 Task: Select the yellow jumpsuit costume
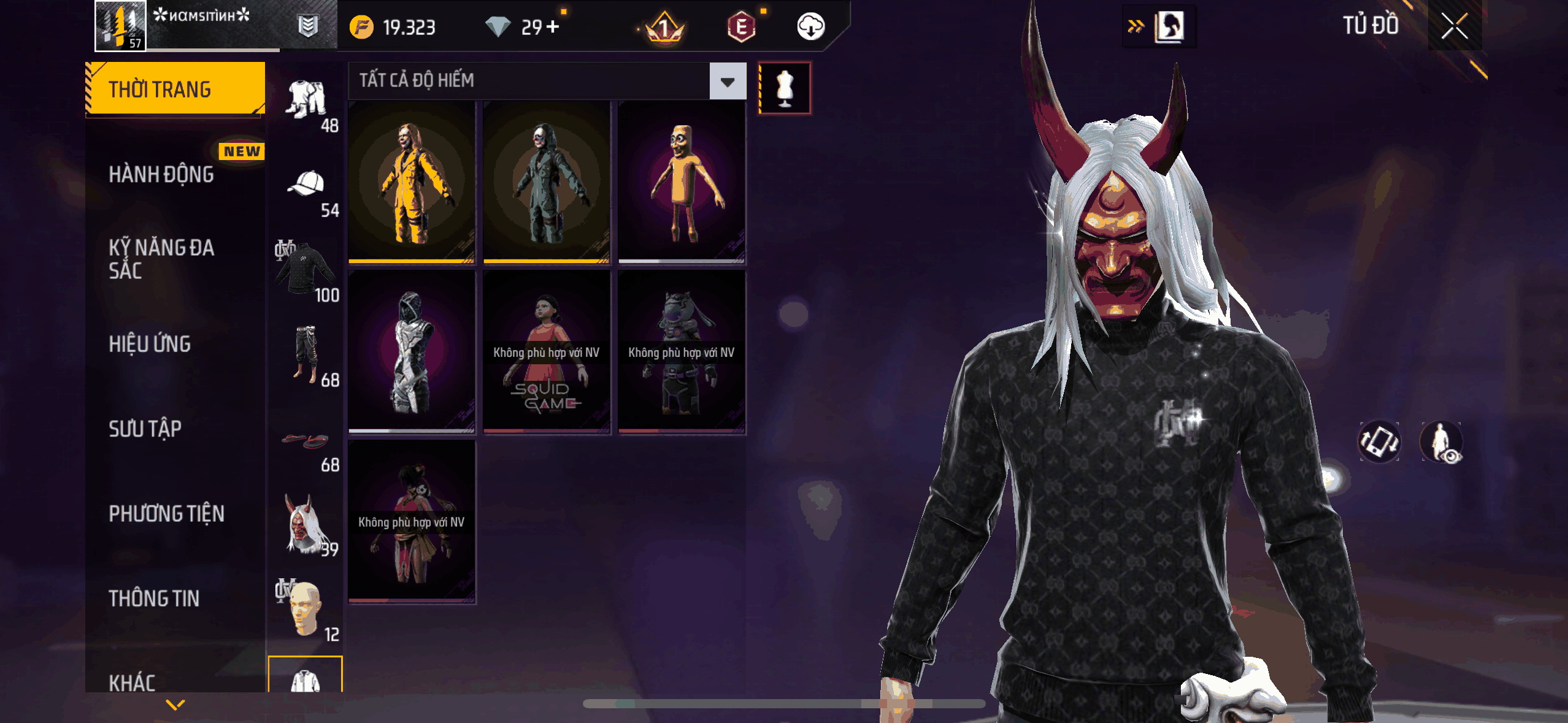(412, 182)
